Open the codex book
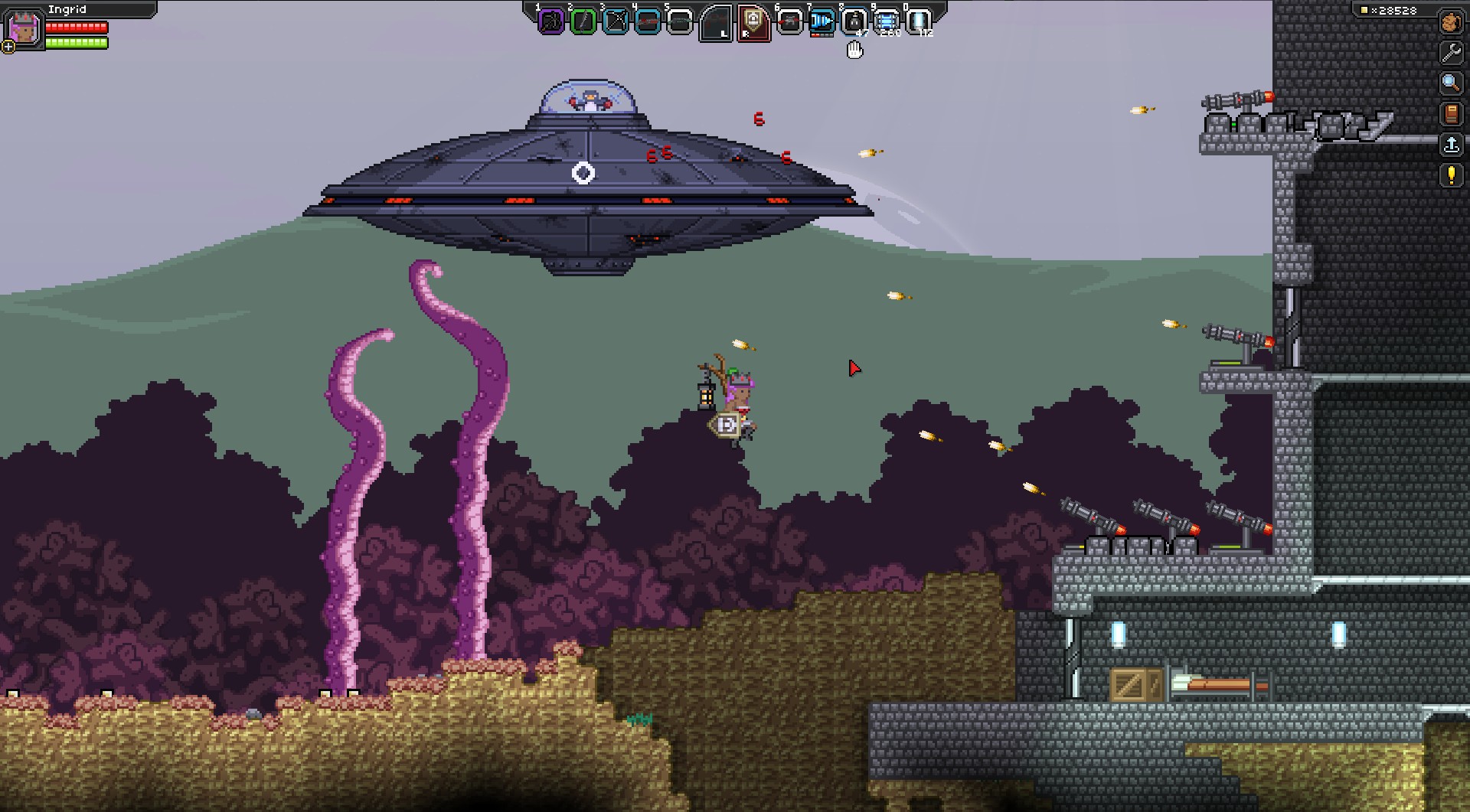Image resolution: width=1470 pixels, height=812 pixels. (x=1450, y=113)
